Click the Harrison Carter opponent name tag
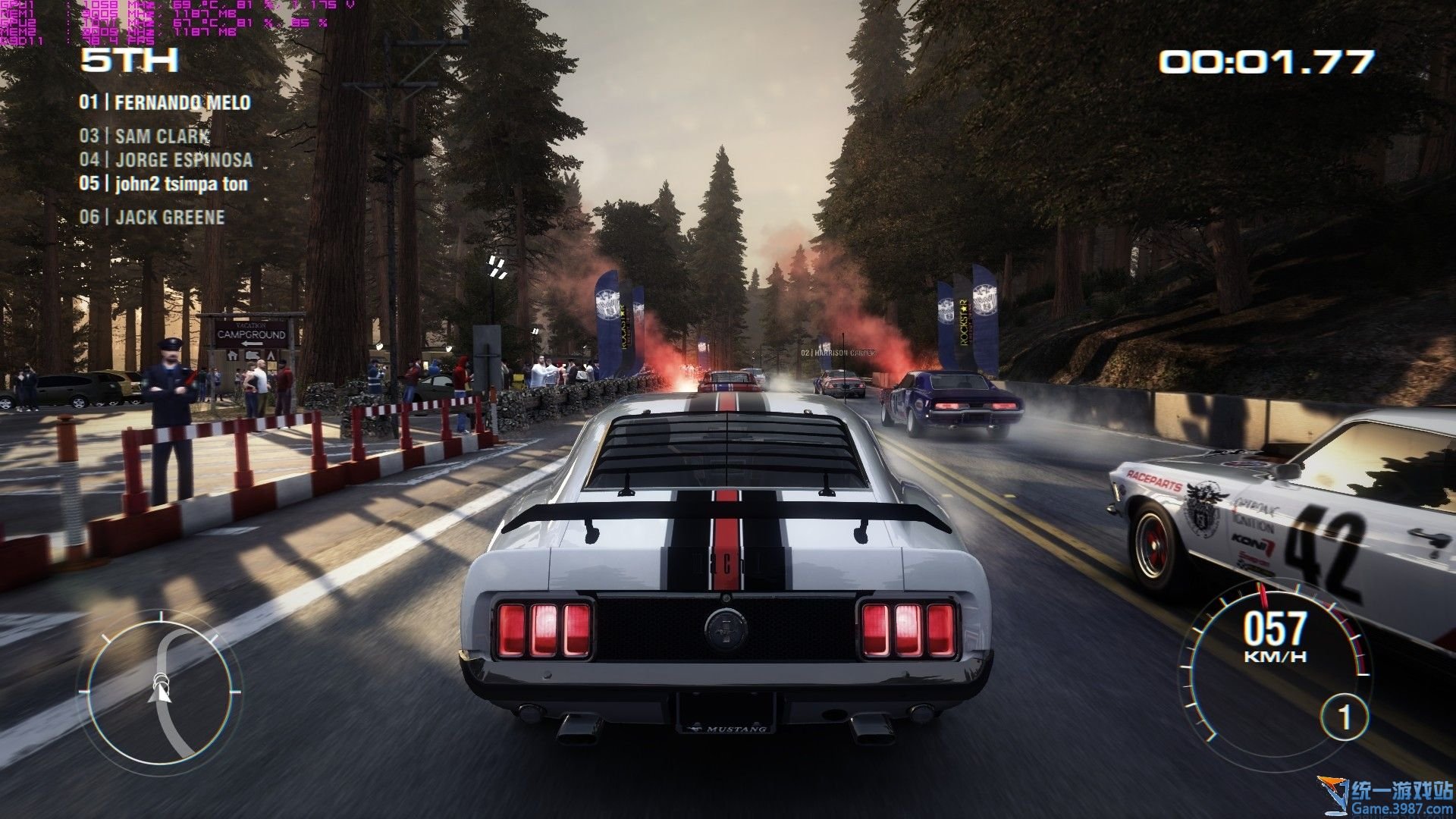The height and width of the screenshot is (819, 1456). 838,353
